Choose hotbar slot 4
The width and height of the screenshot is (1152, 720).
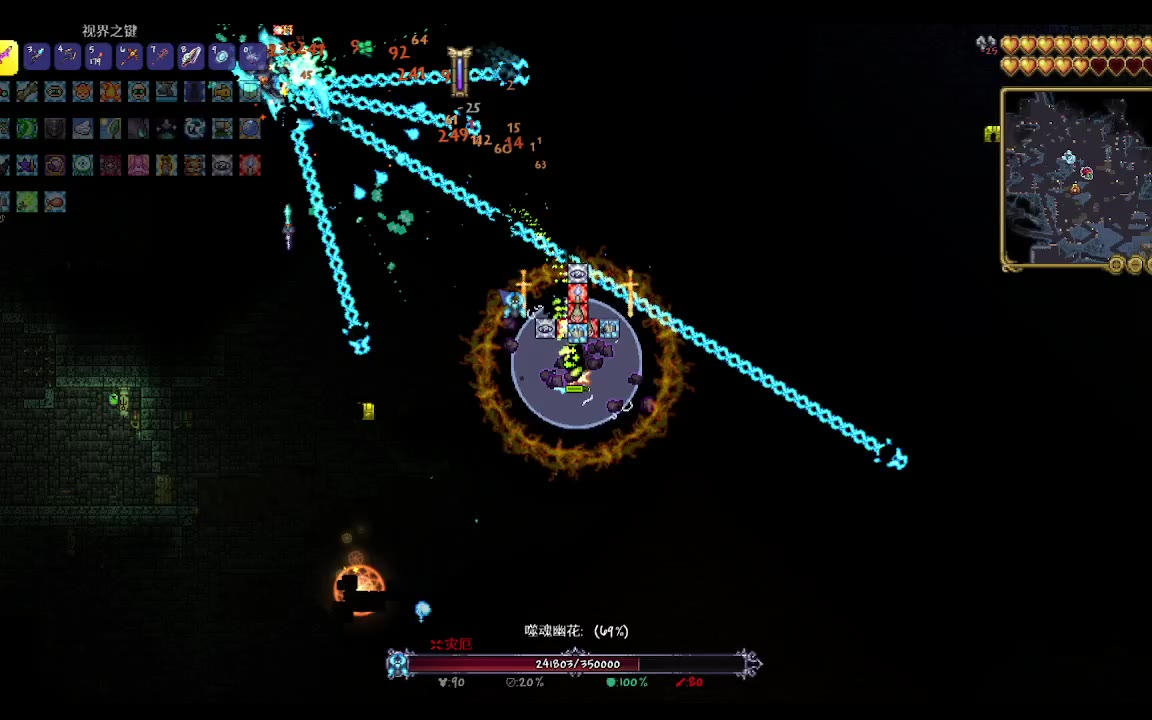[x=67, y=56]
